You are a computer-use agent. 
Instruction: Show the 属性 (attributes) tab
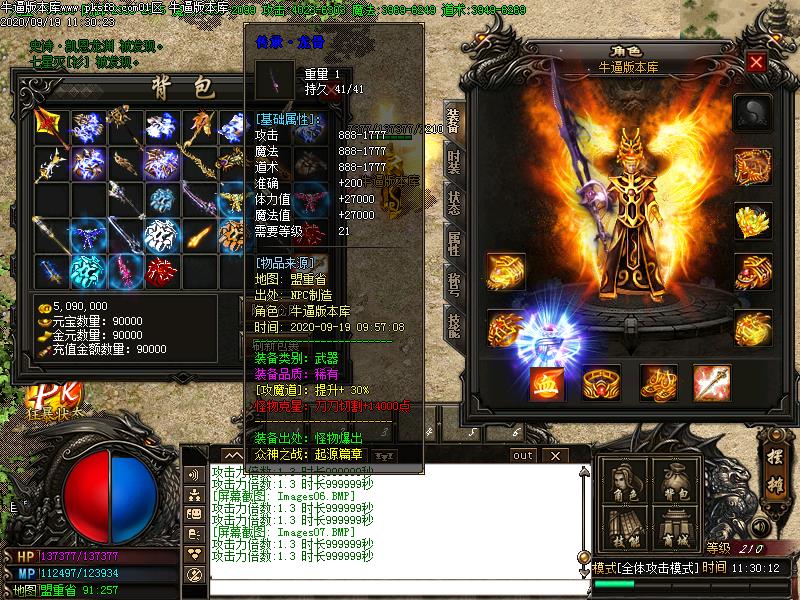point(453,243)
